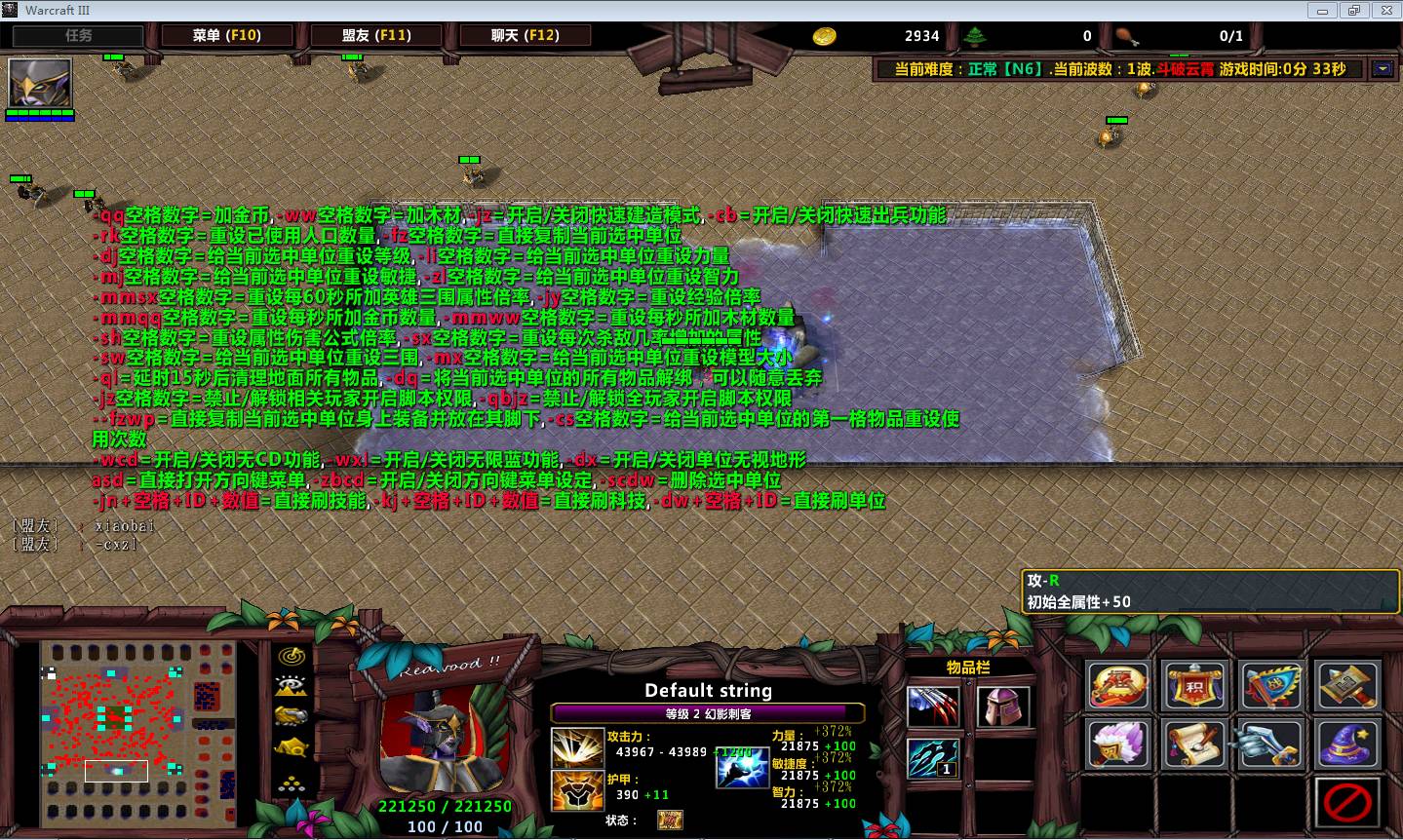Screen dimensions: 1403x840
Task: Open the 积 red banner command
Action: click(x=1194, y=685)
